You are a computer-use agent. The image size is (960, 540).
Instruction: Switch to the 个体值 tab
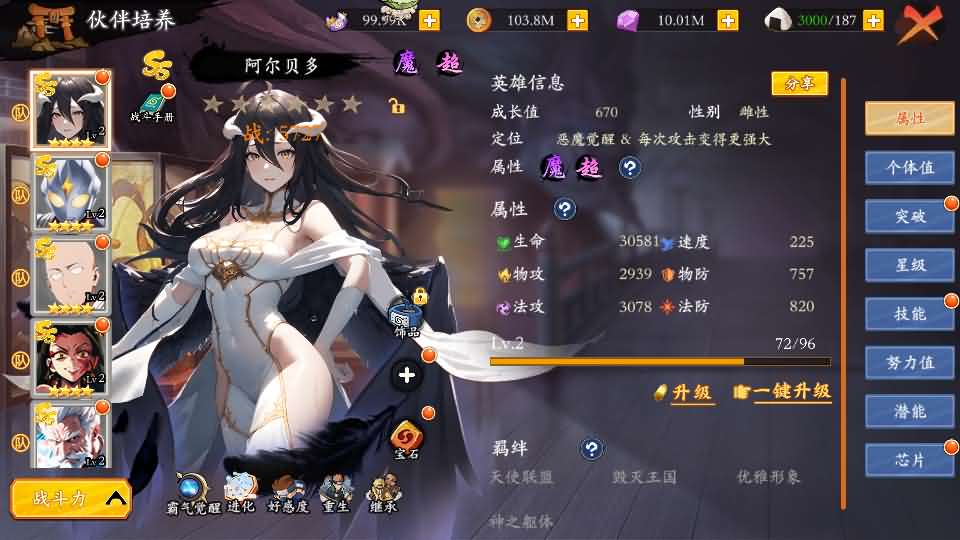click(x=909, y=167)
